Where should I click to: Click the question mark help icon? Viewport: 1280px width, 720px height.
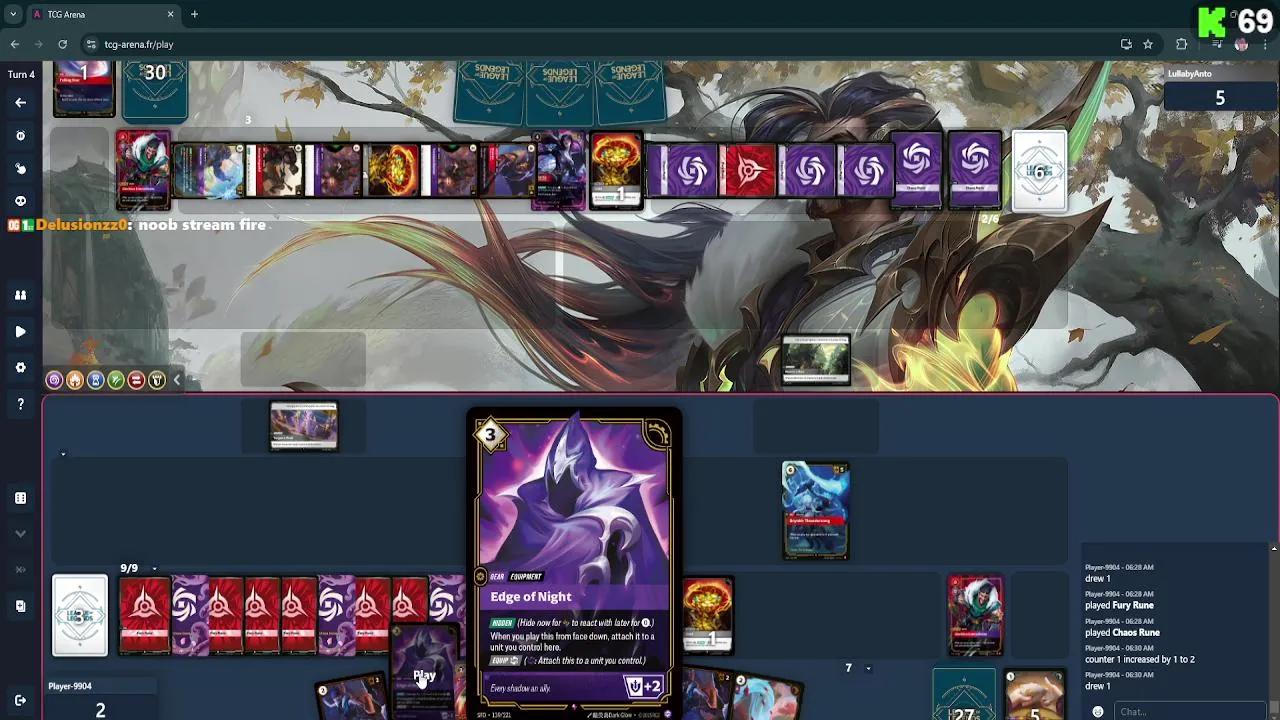pyautogui.click(x=21, y=404)
